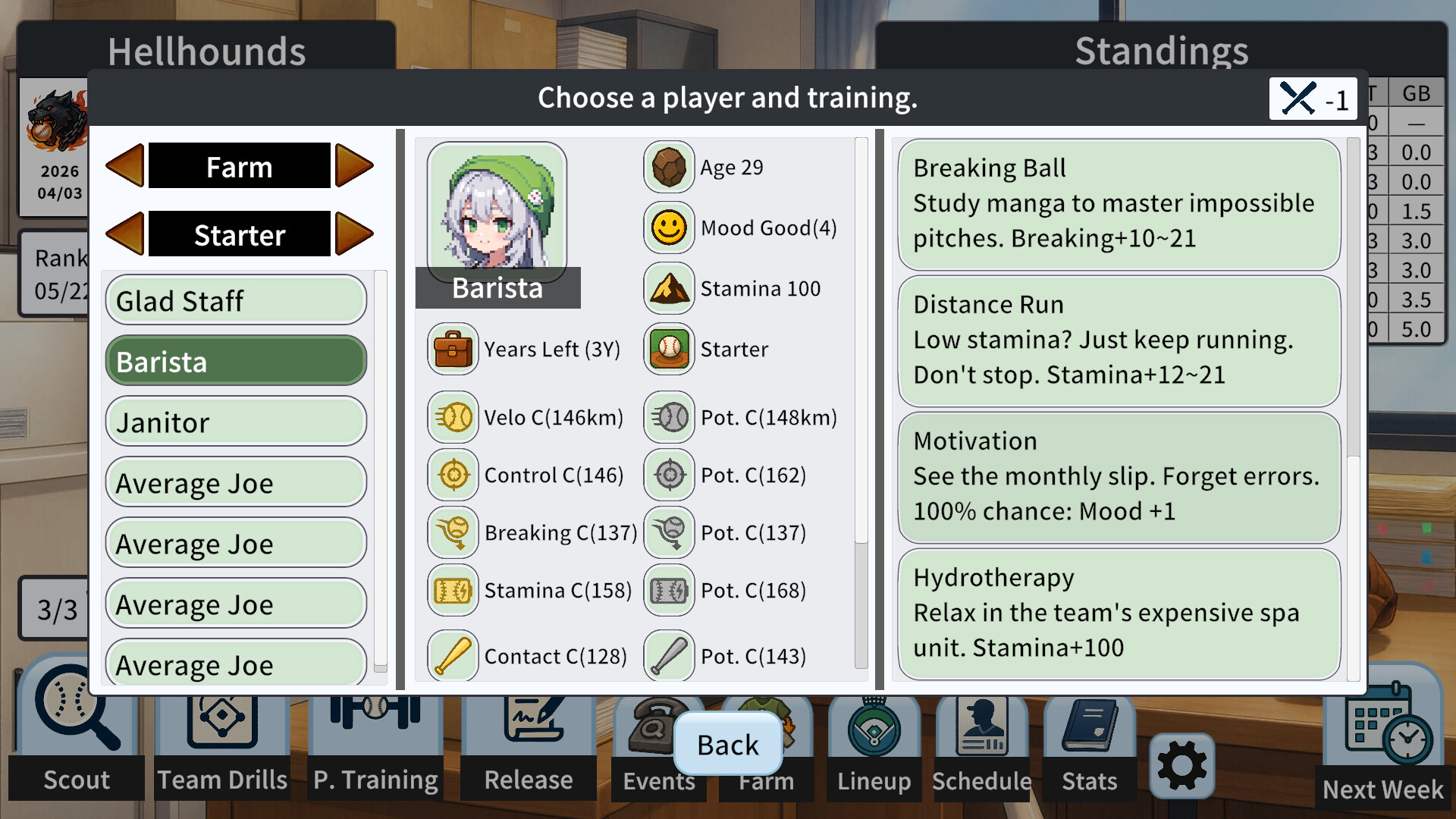Click the right arrow next to Starter
Screen dimensions: 1456x819
pyautogui.click(x=355, y=234)
